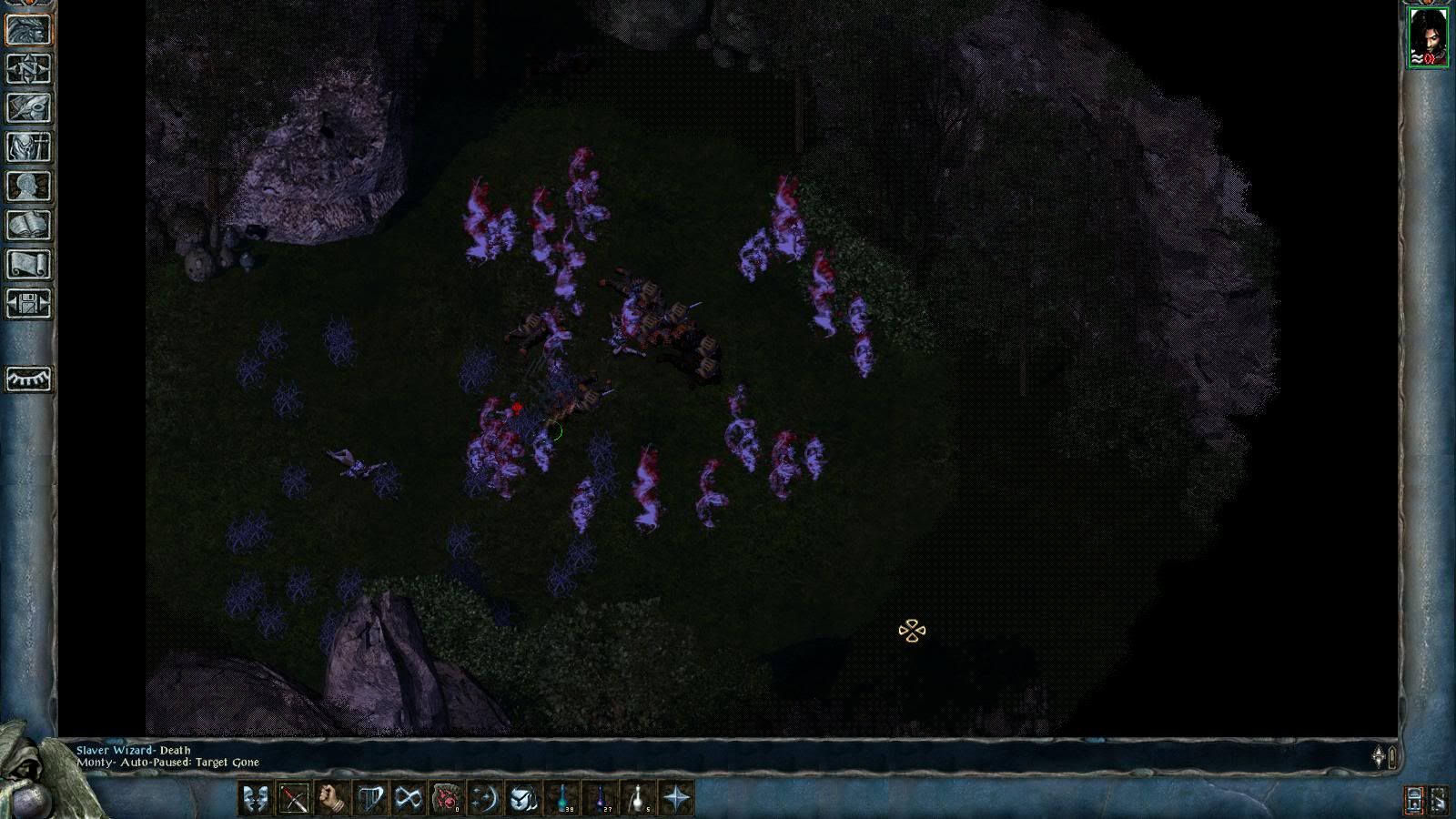
Task: Click the rest eye button
Action: coord(29,379)
